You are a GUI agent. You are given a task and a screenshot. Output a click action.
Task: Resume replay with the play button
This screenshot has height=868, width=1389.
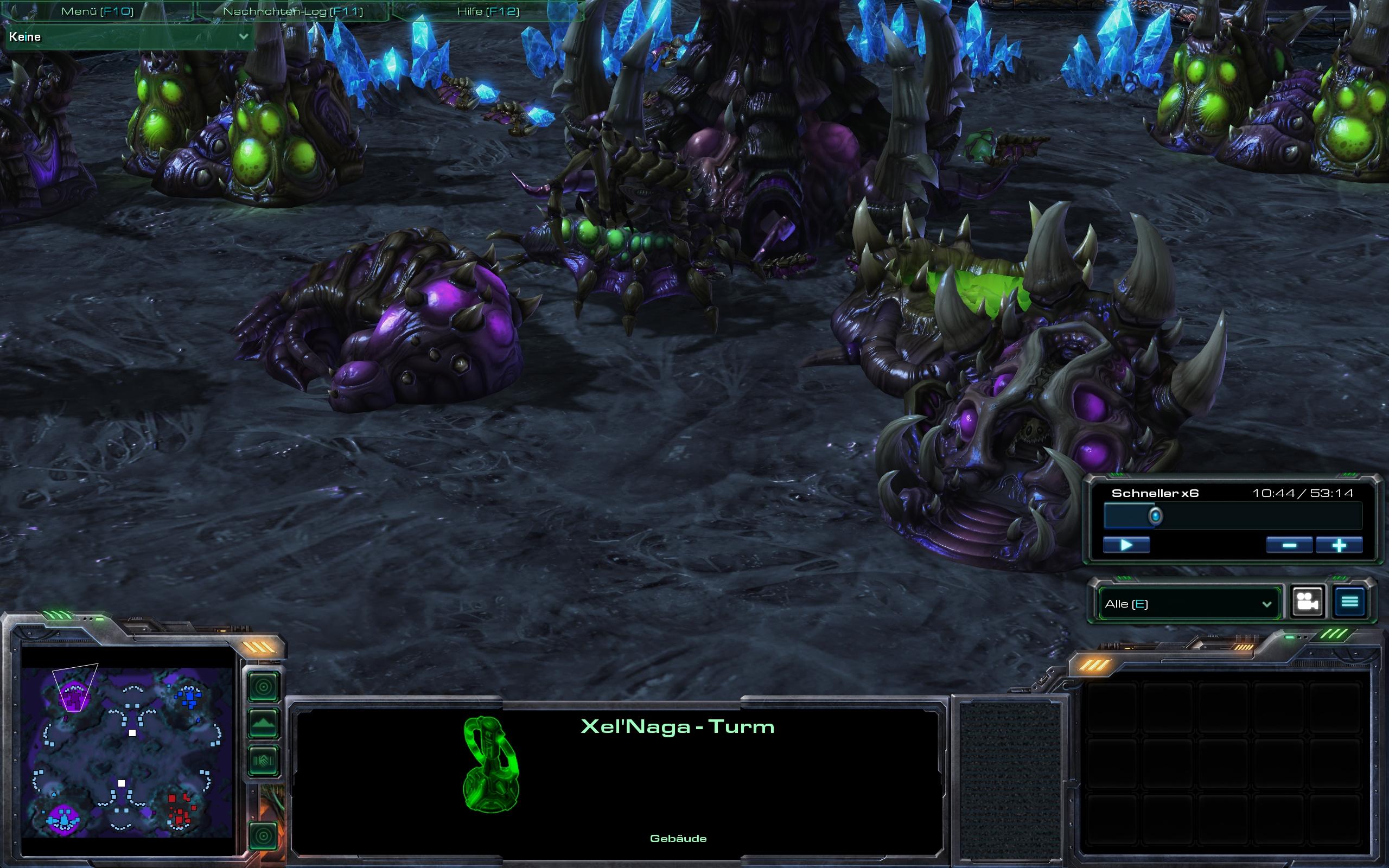click(1126, 545)
